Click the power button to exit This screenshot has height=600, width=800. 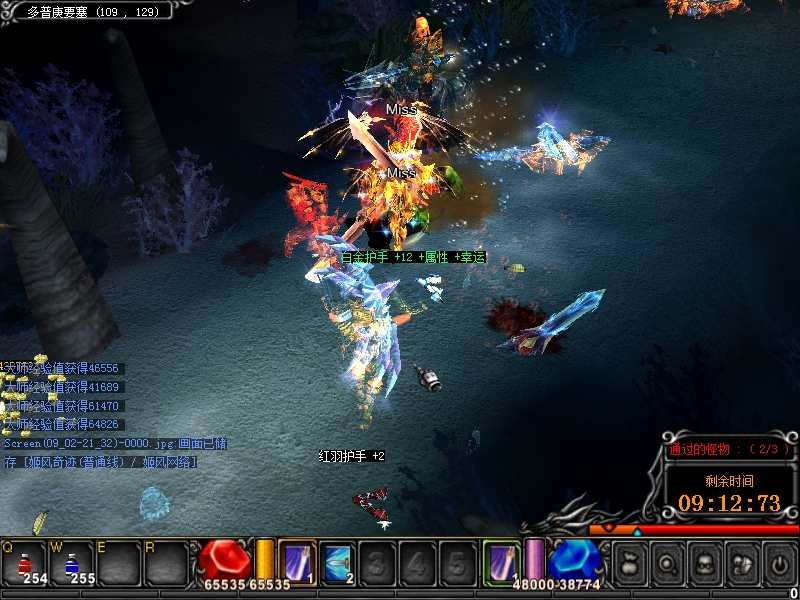779,565
